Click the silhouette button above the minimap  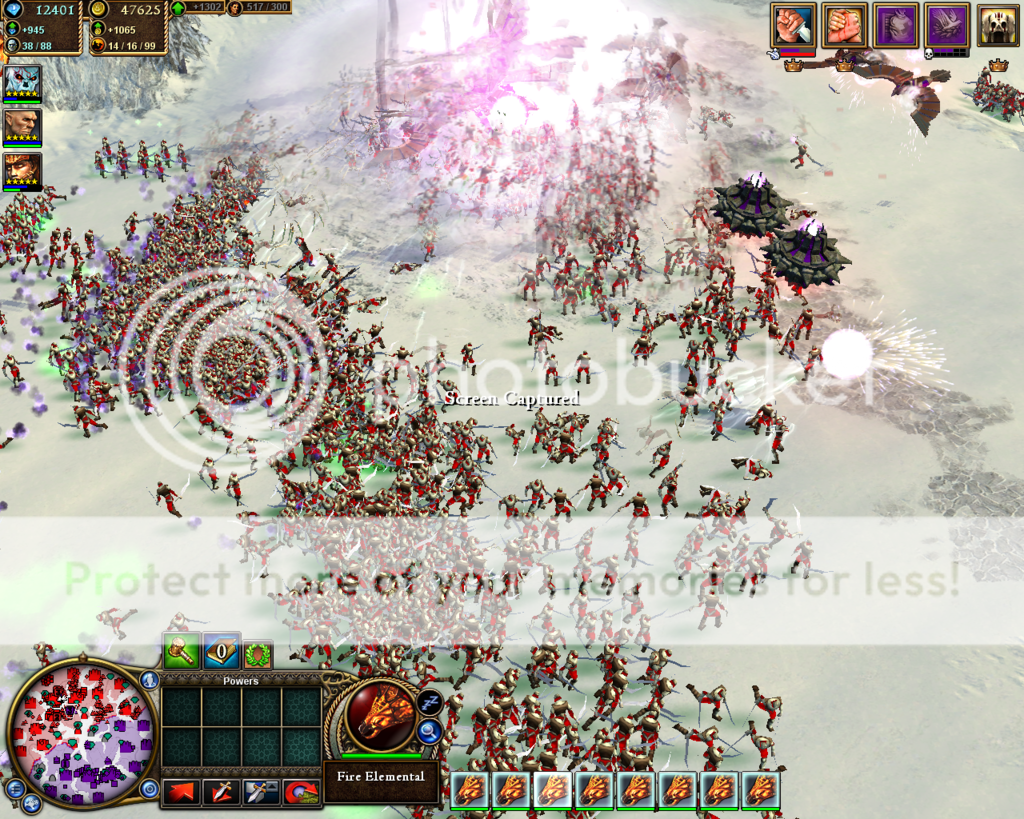coord(150,681)
